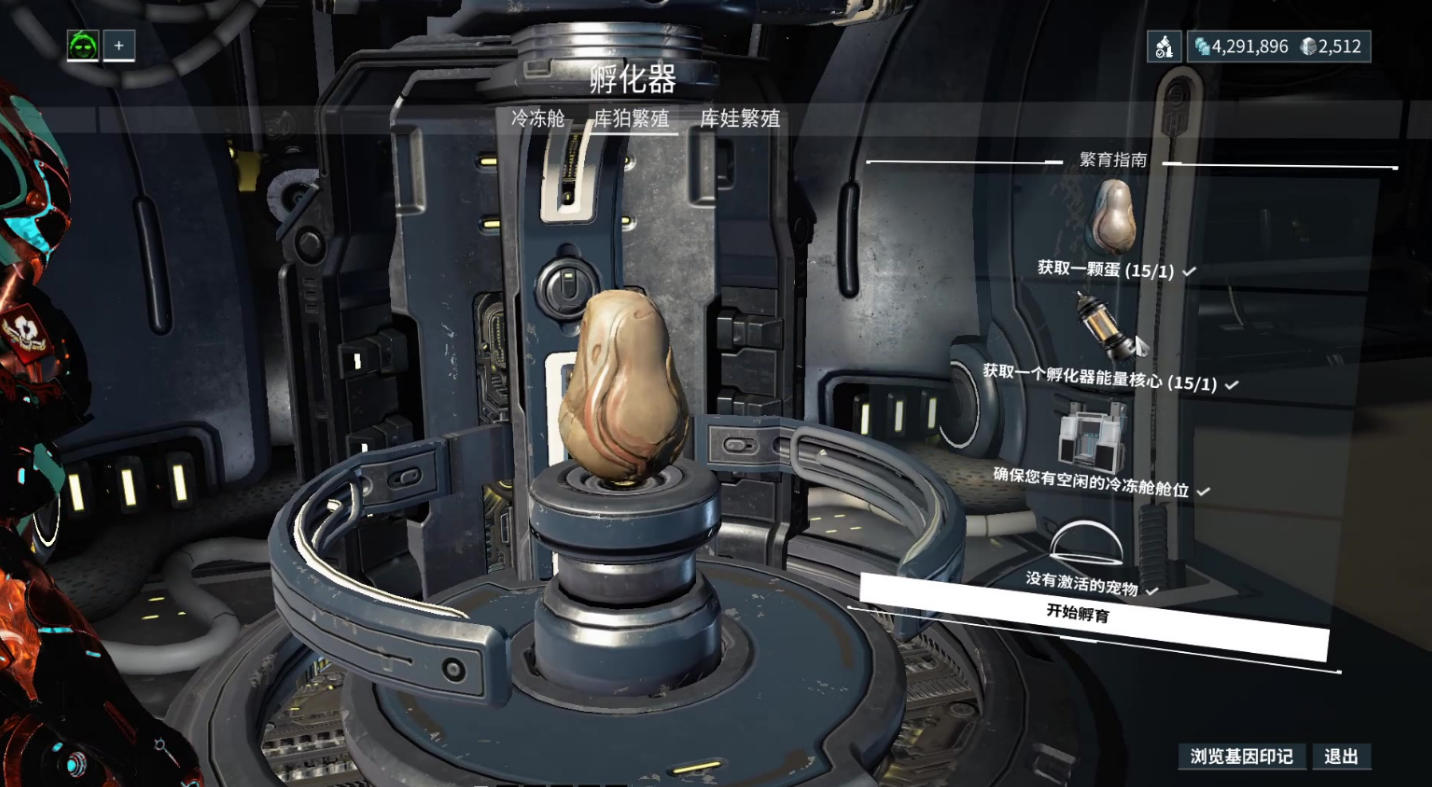Click the icon left of the credits
The height and width of the screenshot is (787, 1432).
coord(1164,47)
